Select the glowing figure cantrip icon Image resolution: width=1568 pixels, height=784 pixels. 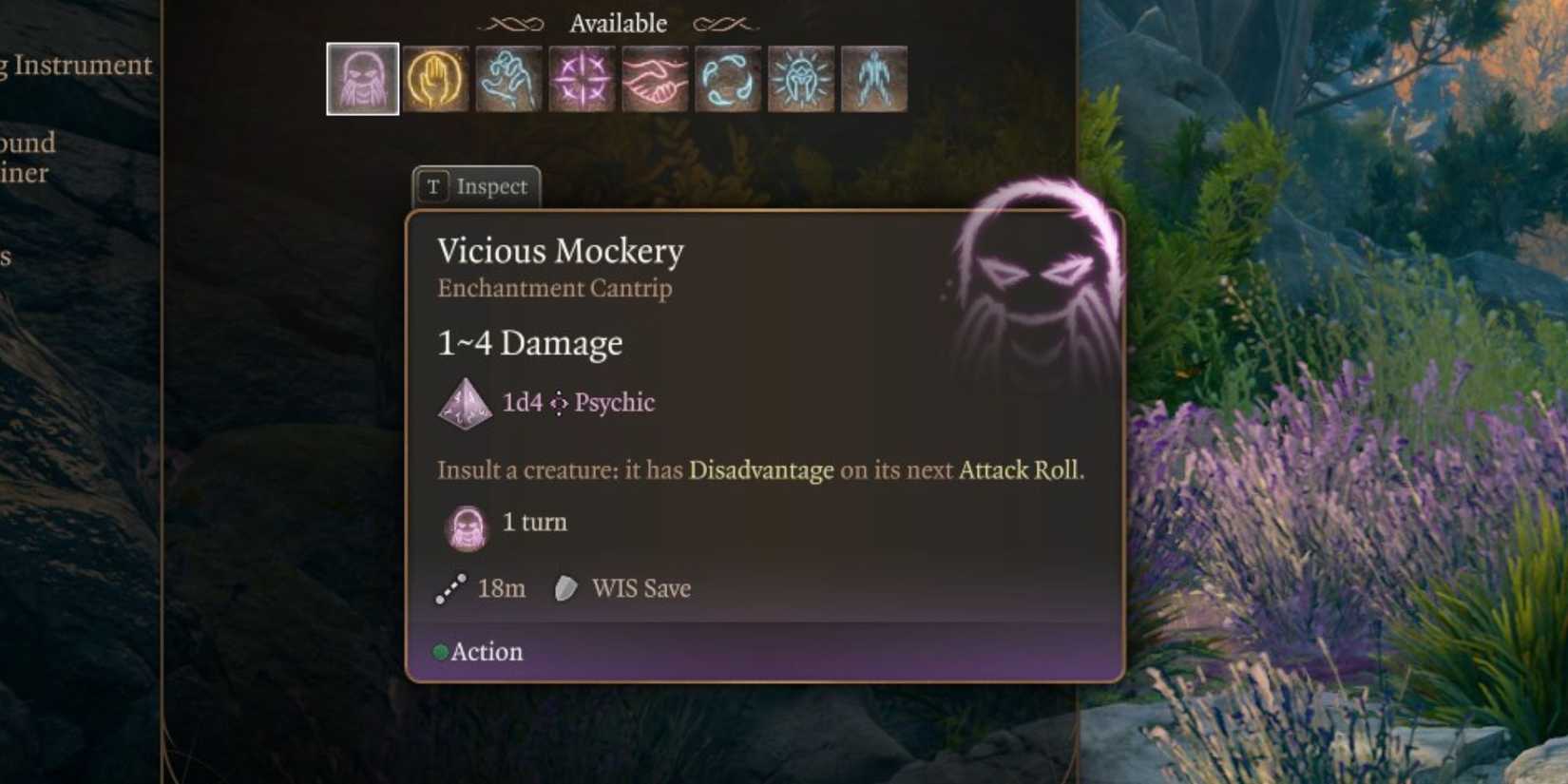click(874, 80)
